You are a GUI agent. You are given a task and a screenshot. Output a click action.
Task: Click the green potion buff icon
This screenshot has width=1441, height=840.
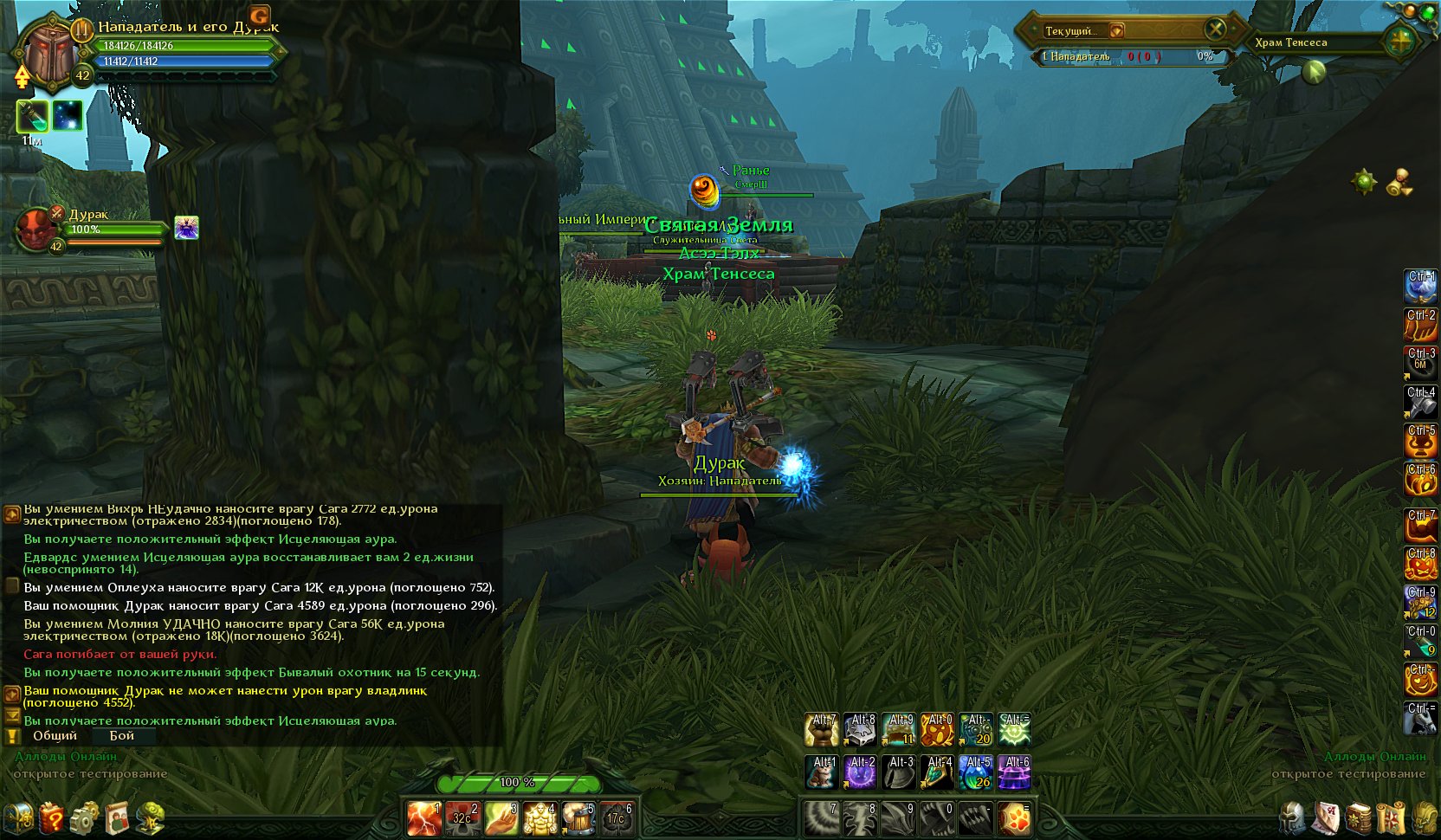(32, 116)
